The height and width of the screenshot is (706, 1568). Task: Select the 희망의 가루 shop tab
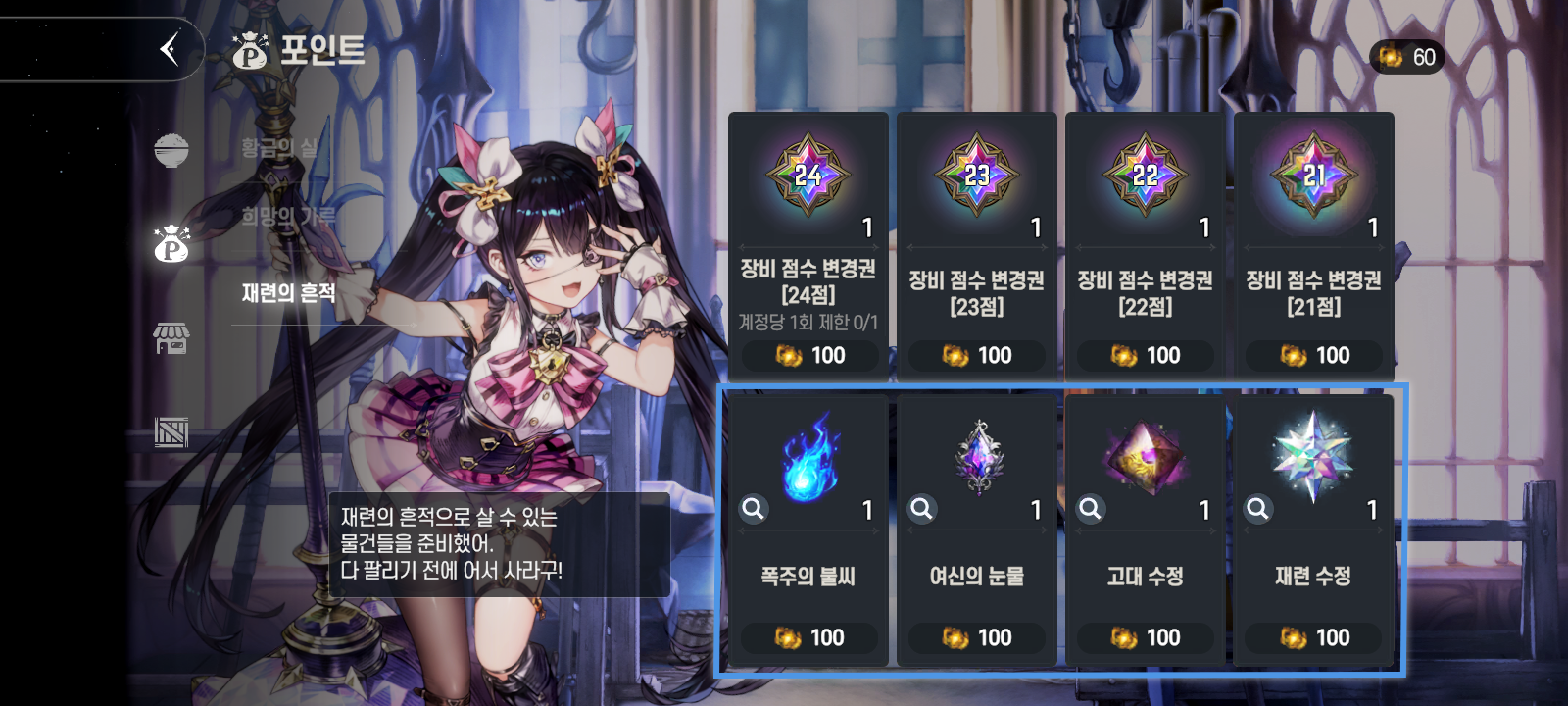288,217
